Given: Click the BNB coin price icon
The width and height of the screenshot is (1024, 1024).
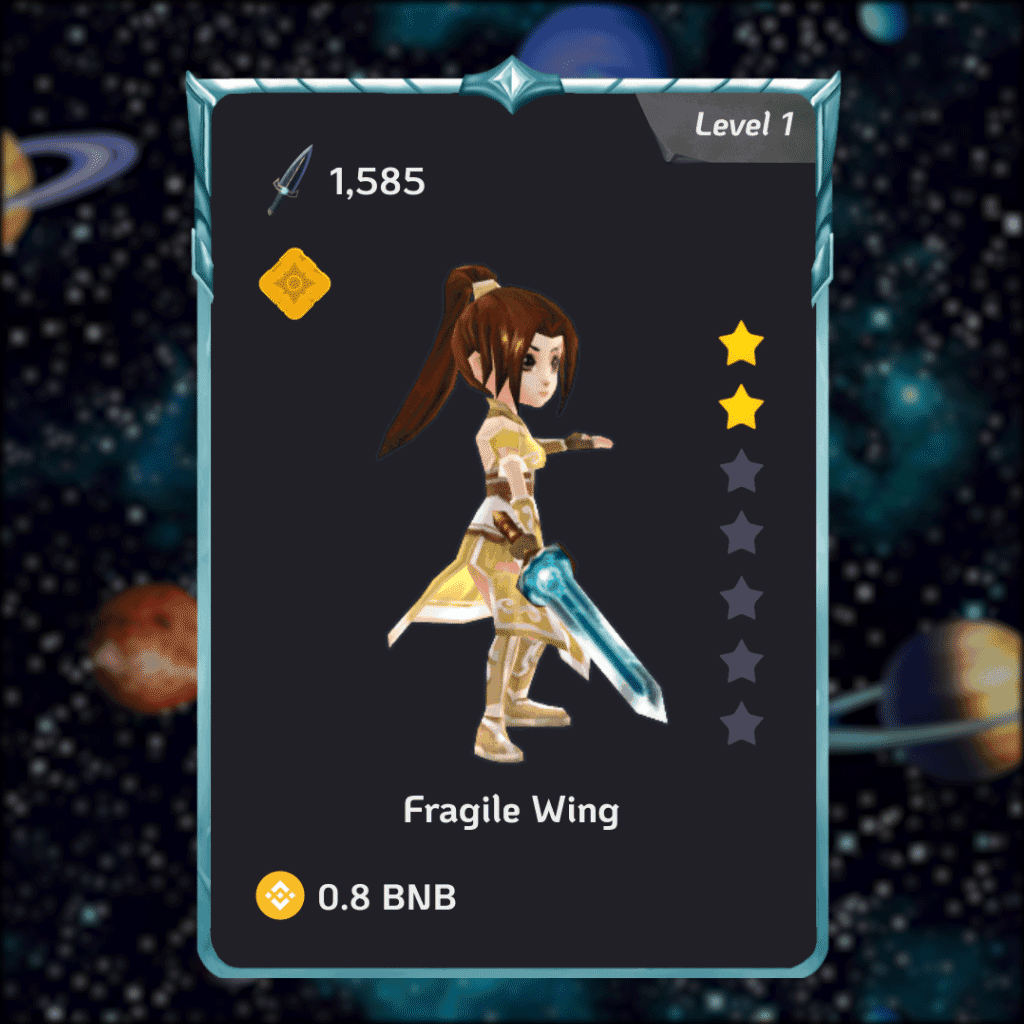Looking at the screenshot, I should (279, 895).
